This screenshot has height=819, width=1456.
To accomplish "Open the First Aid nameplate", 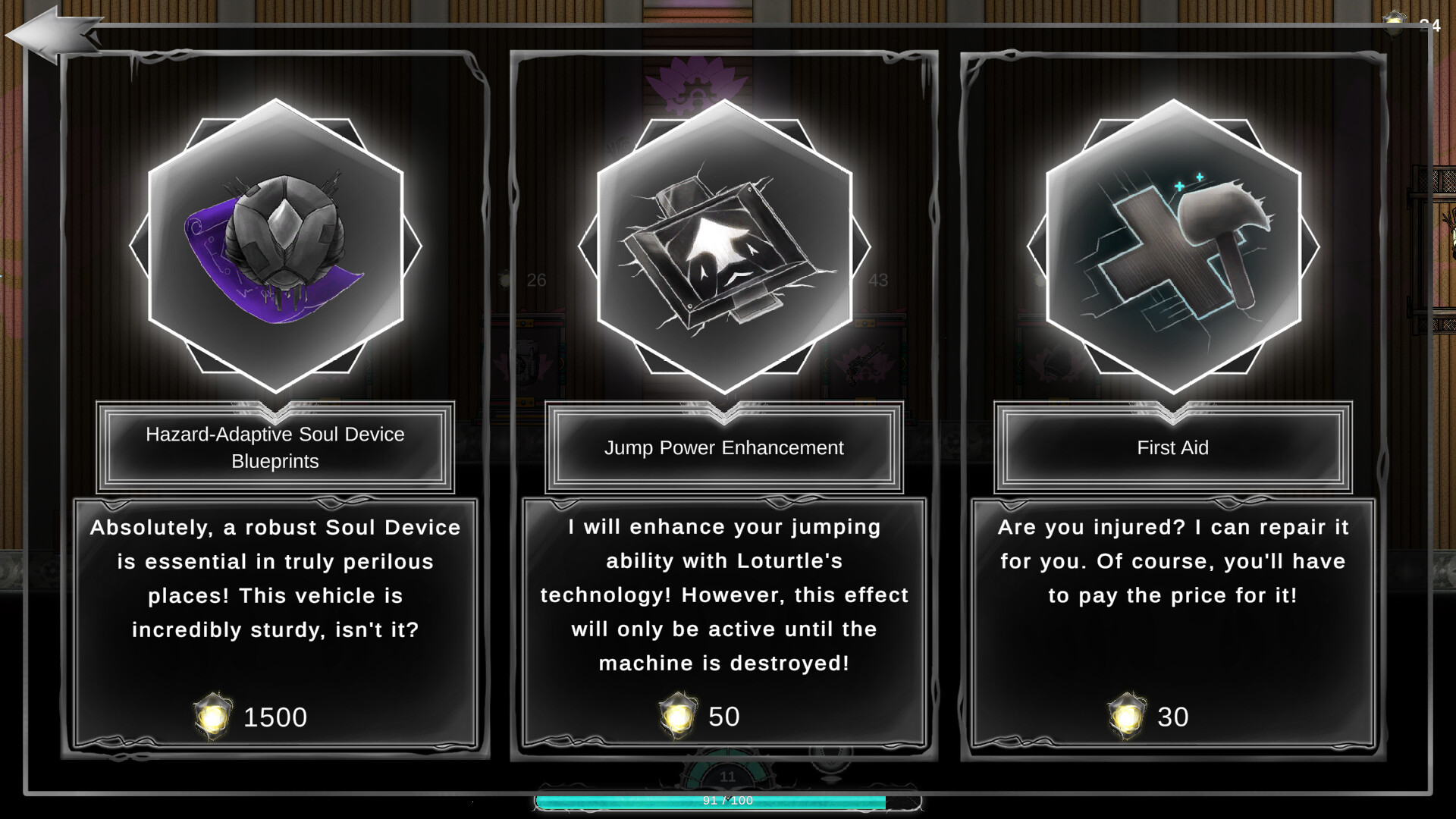I will tap(1172, 447).
